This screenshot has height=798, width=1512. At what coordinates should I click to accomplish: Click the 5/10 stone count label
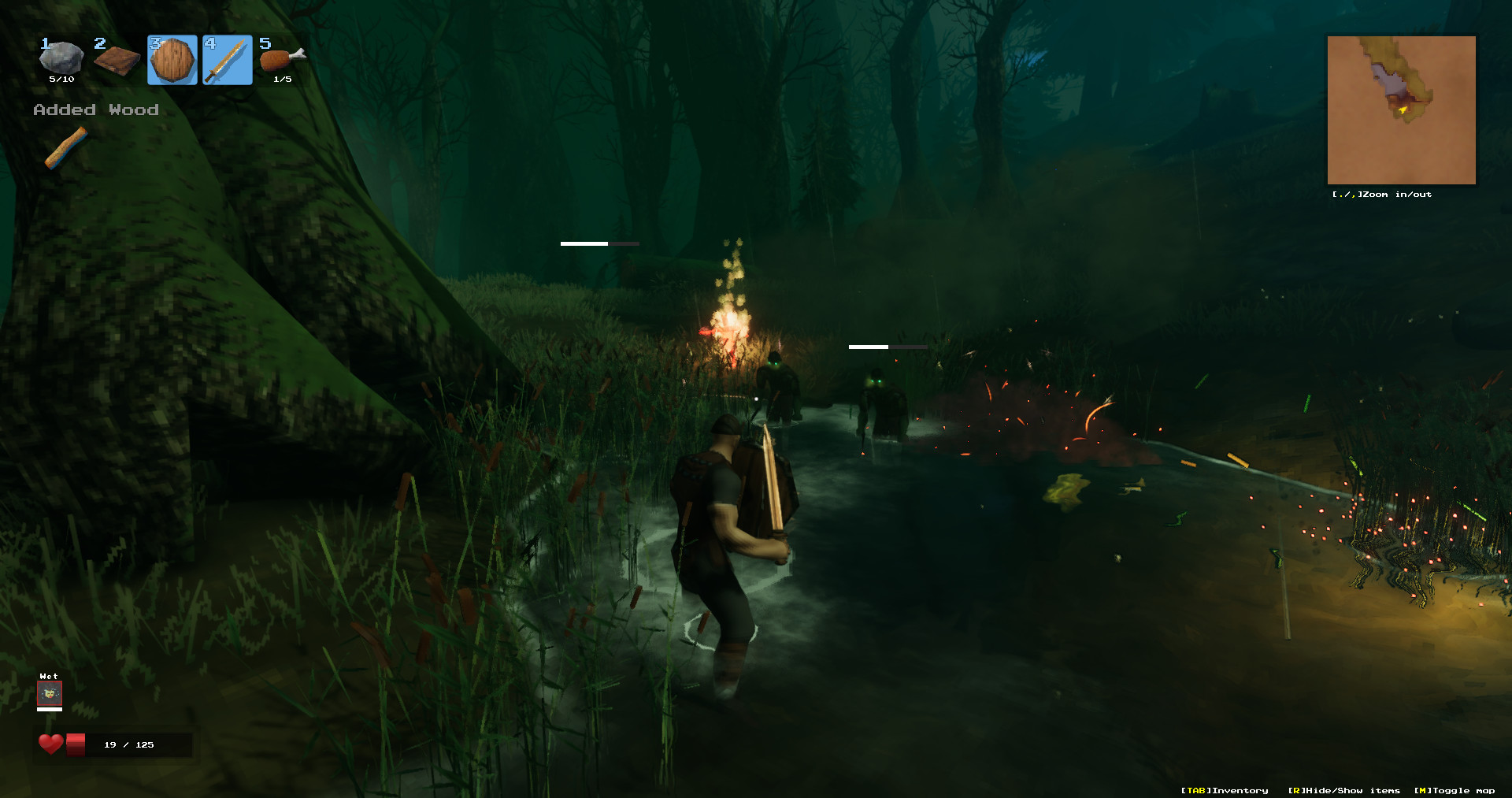click(61, 79)
